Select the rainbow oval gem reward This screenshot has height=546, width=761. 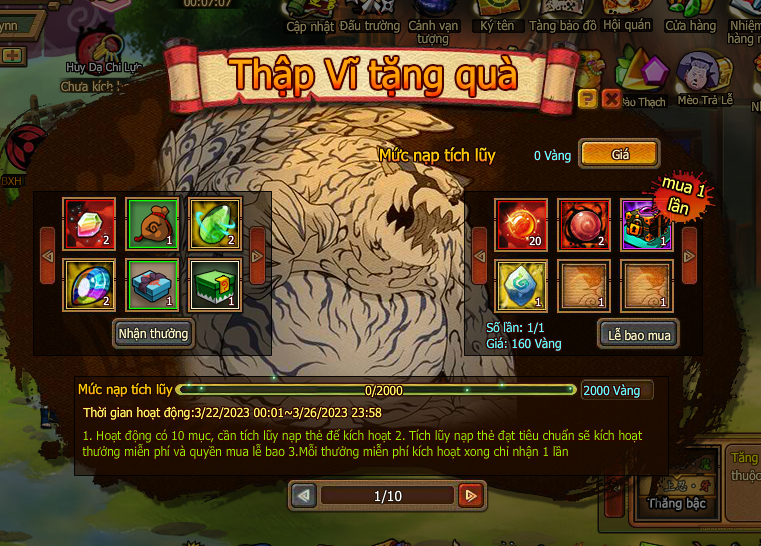coord(89,285)
